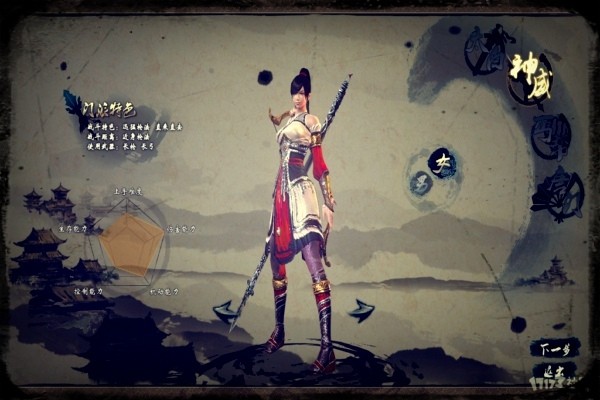This screenshot has height=400, width=600.
Task: Rotate character with the right arrow
Action: click(361, 310)
